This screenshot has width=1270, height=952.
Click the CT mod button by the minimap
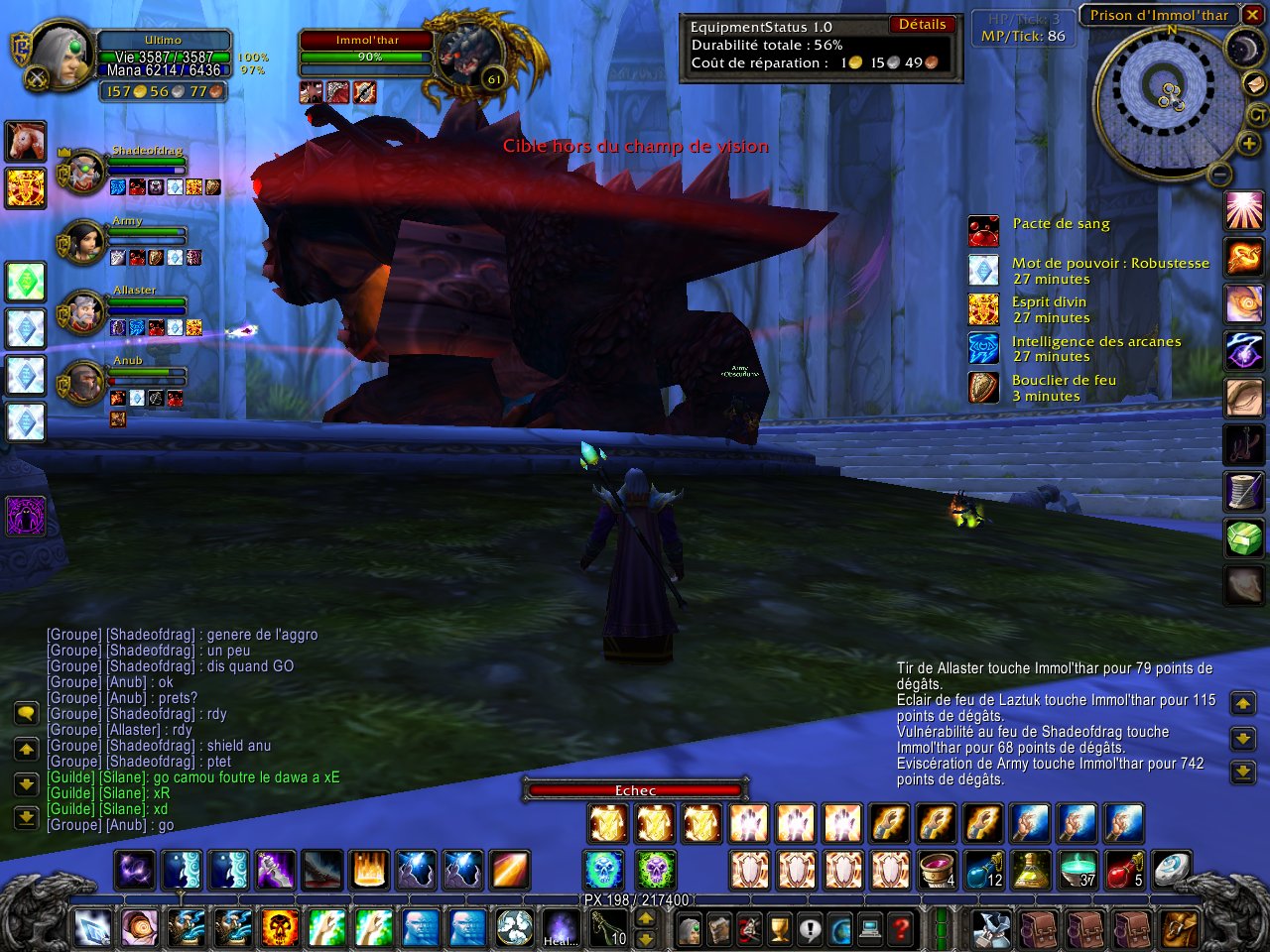click(x=1257, y=115)
